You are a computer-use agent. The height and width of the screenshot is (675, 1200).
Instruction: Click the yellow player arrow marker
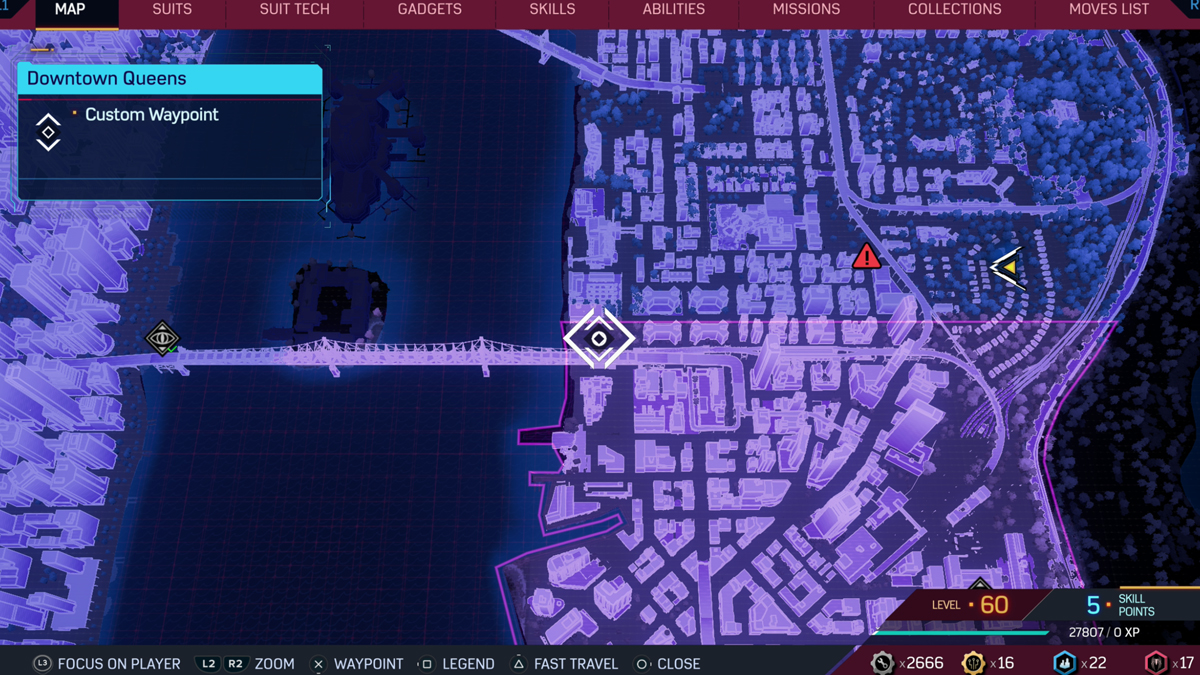point(1008,268)
